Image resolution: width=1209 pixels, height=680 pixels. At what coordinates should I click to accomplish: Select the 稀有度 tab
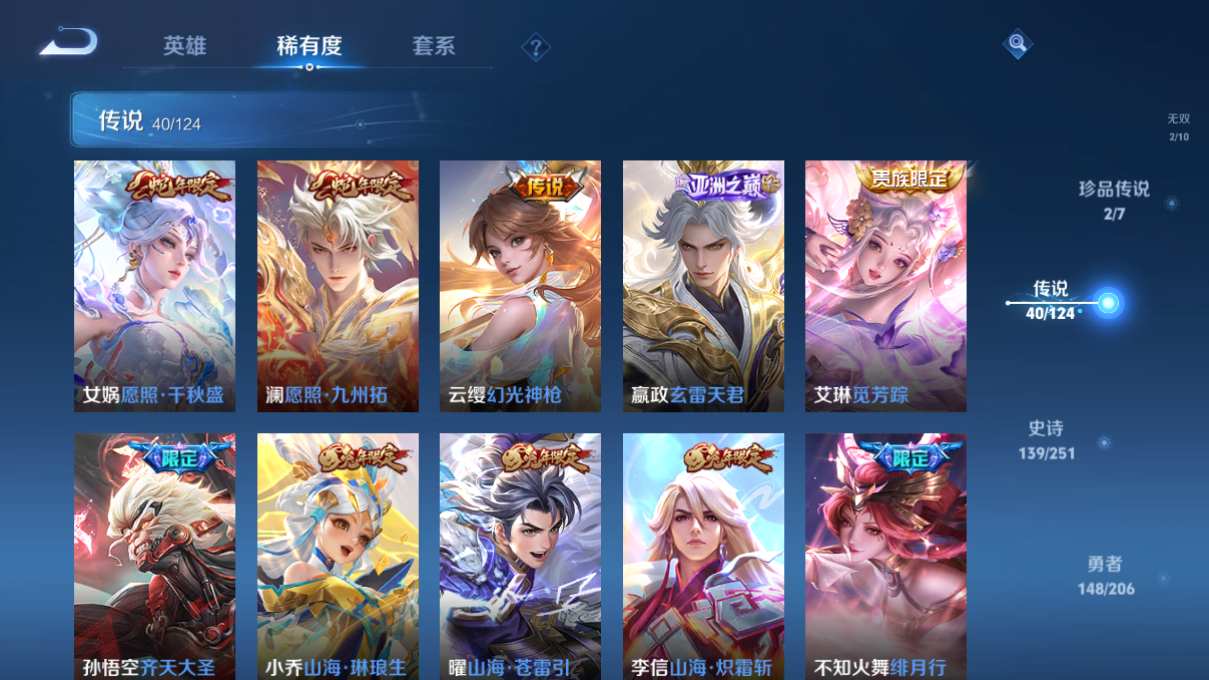[309, 46]
